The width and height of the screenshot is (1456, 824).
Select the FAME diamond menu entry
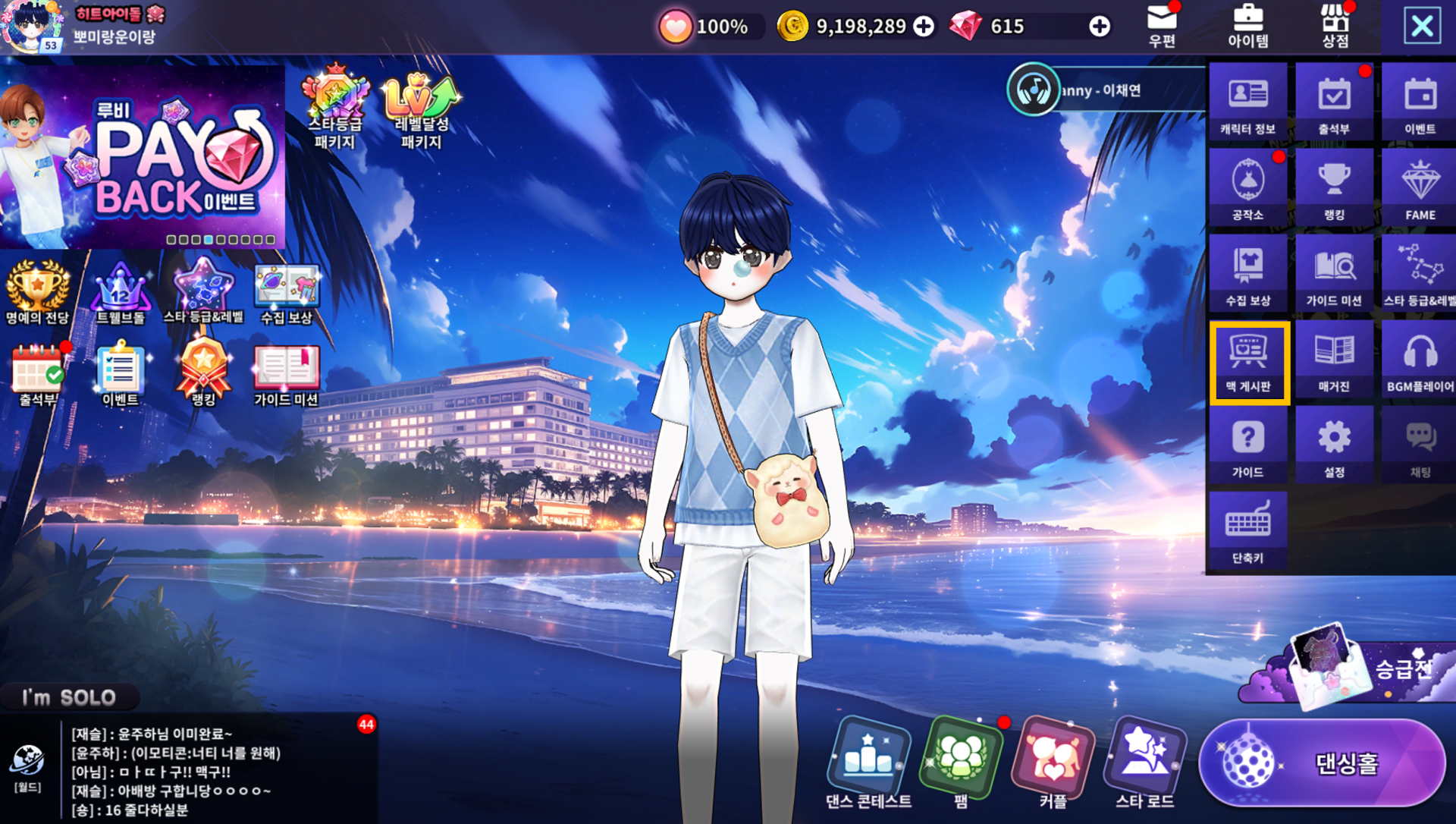(x=1420, y=187)
